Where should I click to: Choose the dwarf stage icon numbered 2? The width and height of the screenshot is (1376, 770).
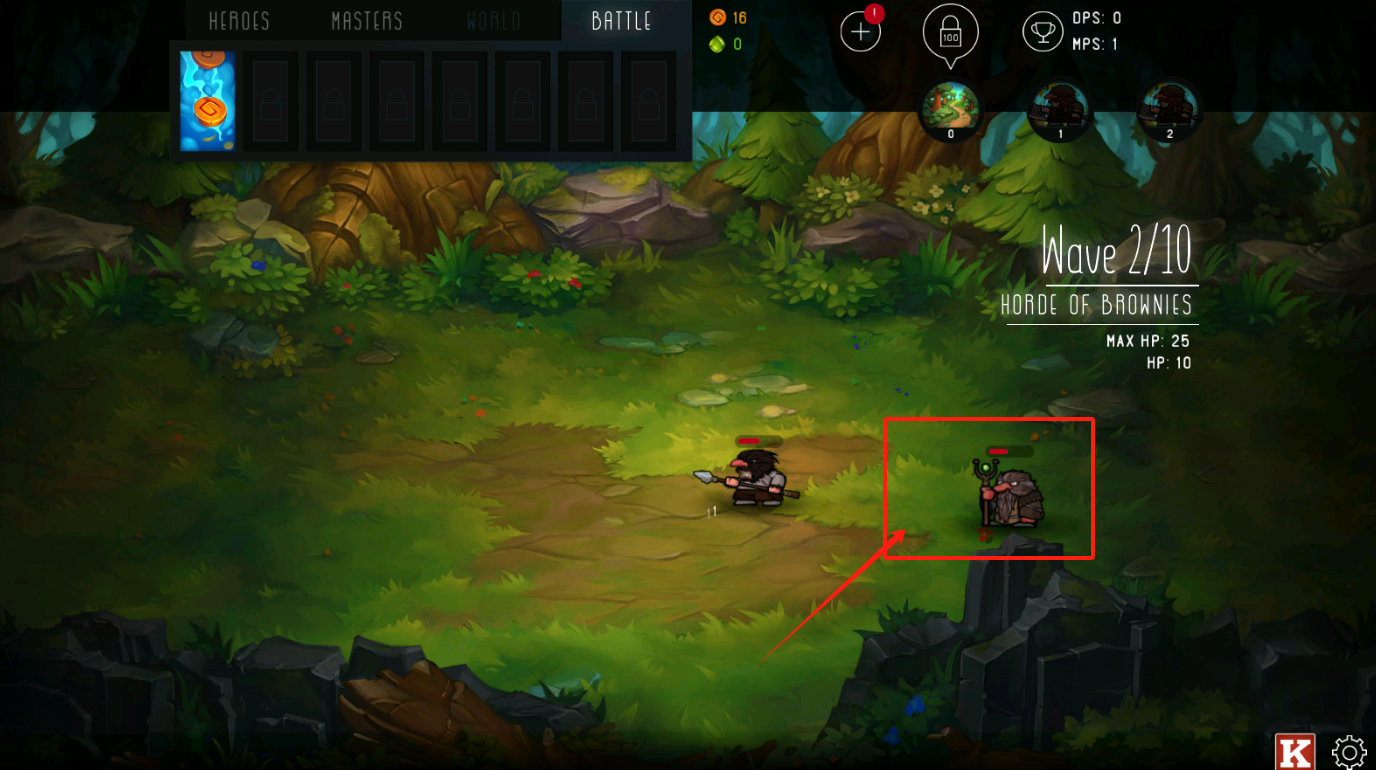pos(1169,110)
